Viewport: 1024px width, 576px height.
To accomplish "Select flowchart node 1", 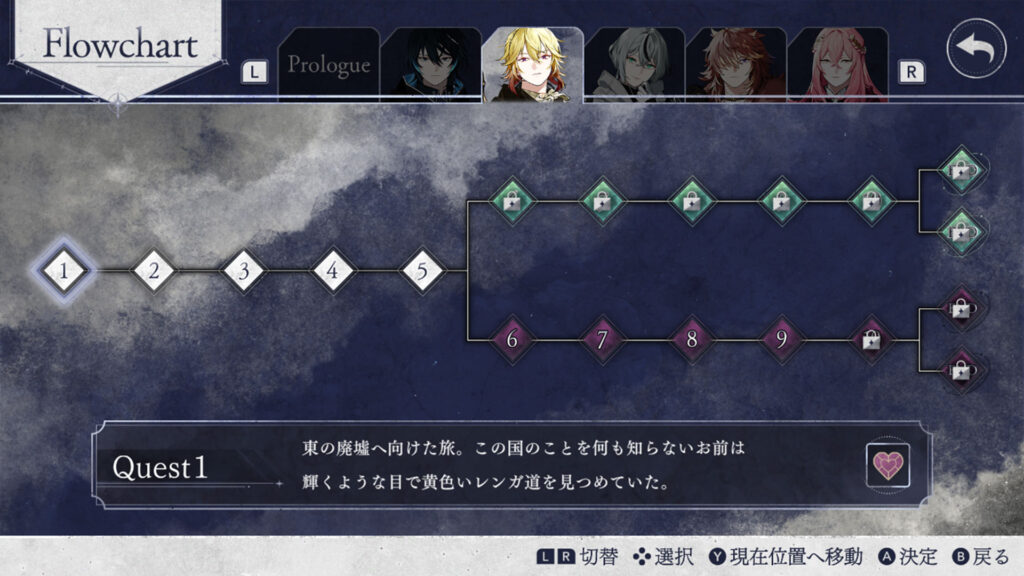I will pos(64,270).
